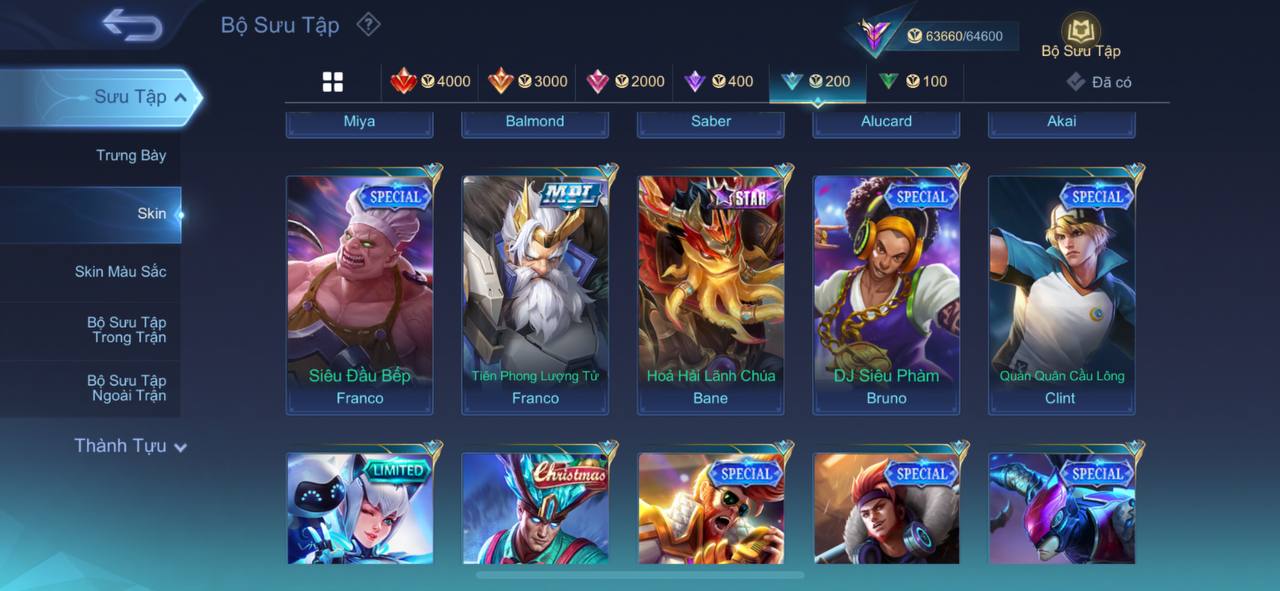Switch to the 4000 points tier tab

(431, 82)
